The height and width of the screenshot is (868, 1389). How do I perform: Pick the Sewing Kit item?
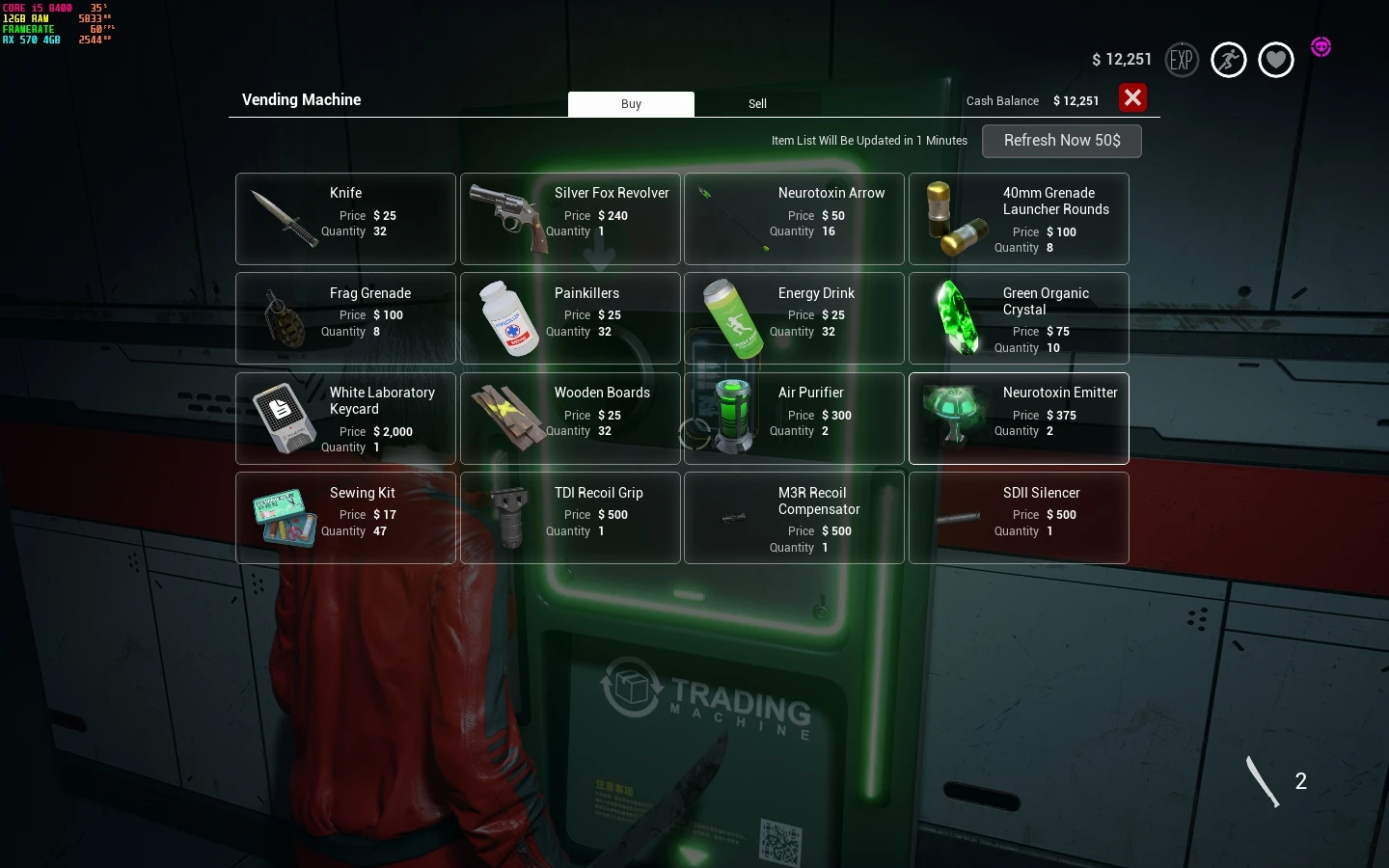[x=345, y=518]
